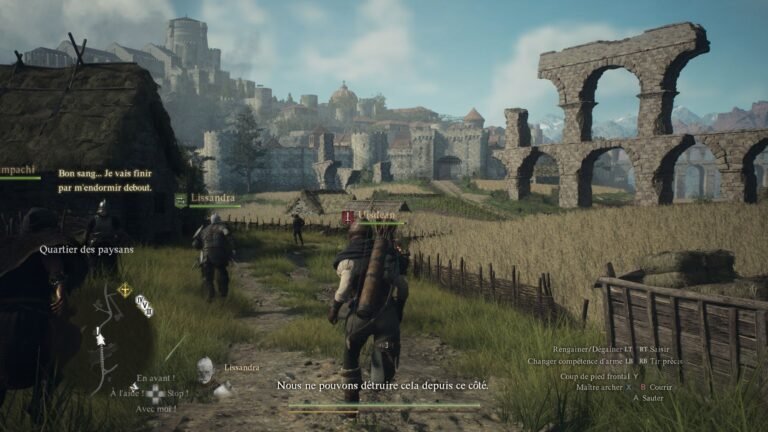Image resolution: width=768 pixels, height=432 pixels.
Task: Select the white player arrow on the minimap
Action: tap(100, 338)
